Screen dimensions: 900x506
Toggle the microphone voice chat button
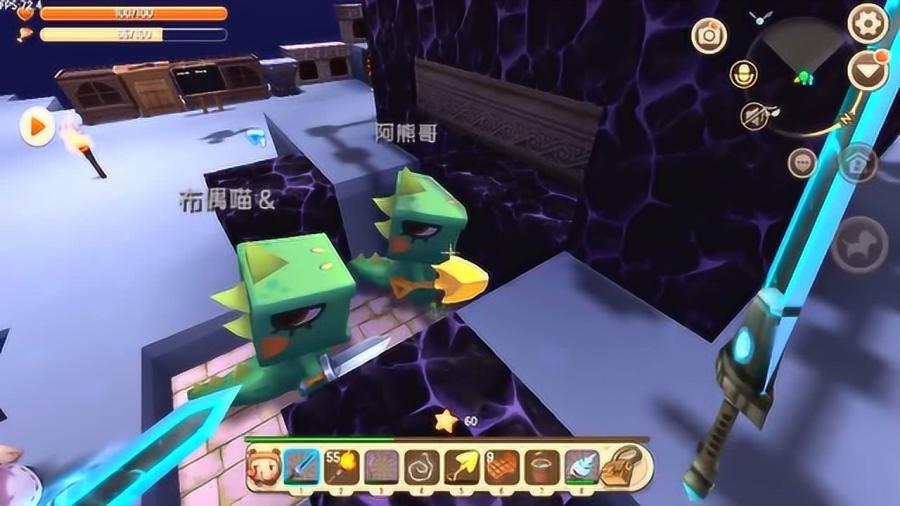pyautogui.click(x=743, y=73)
